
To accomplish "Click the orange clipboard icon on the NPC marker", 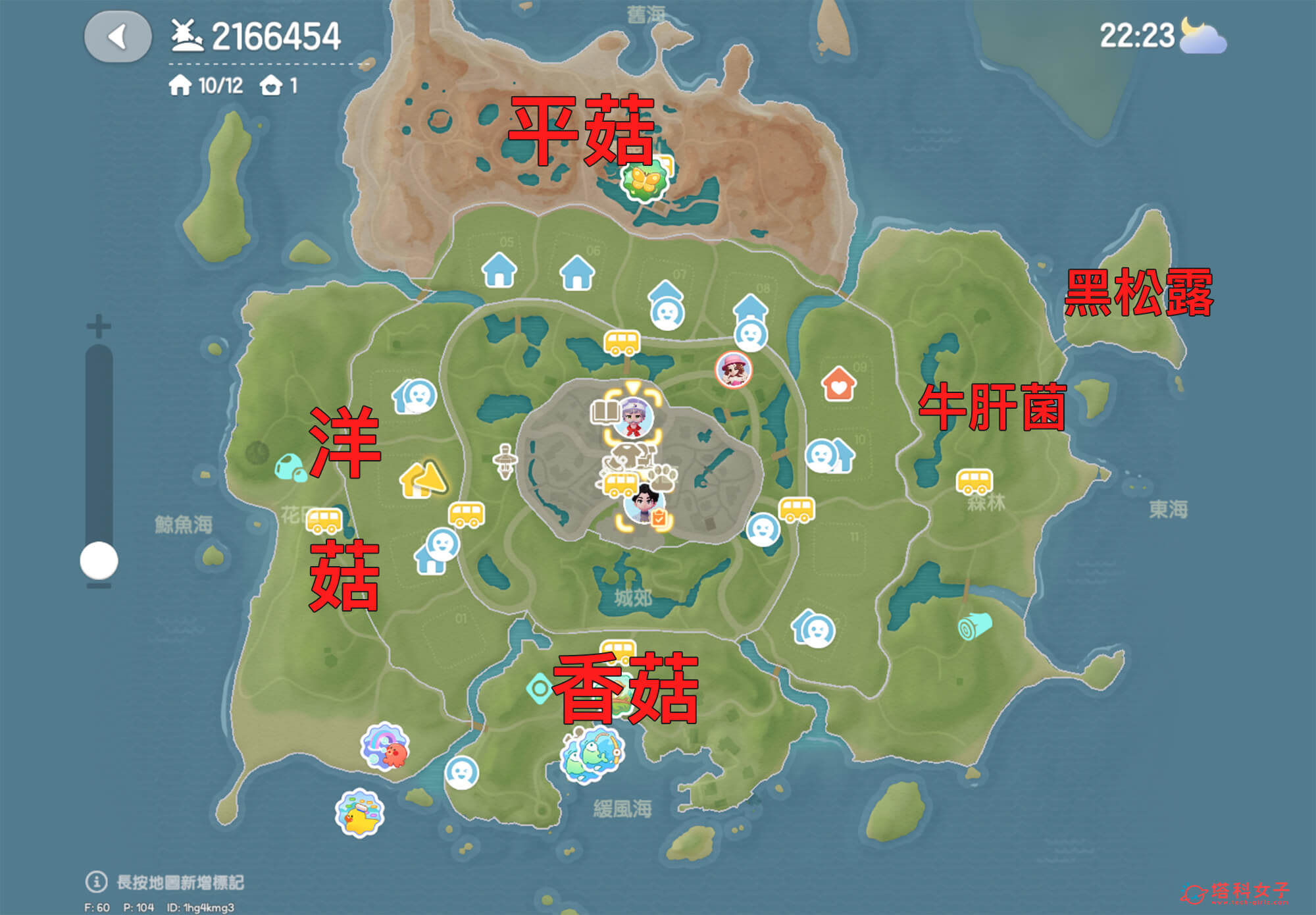I will pos(659,517).
